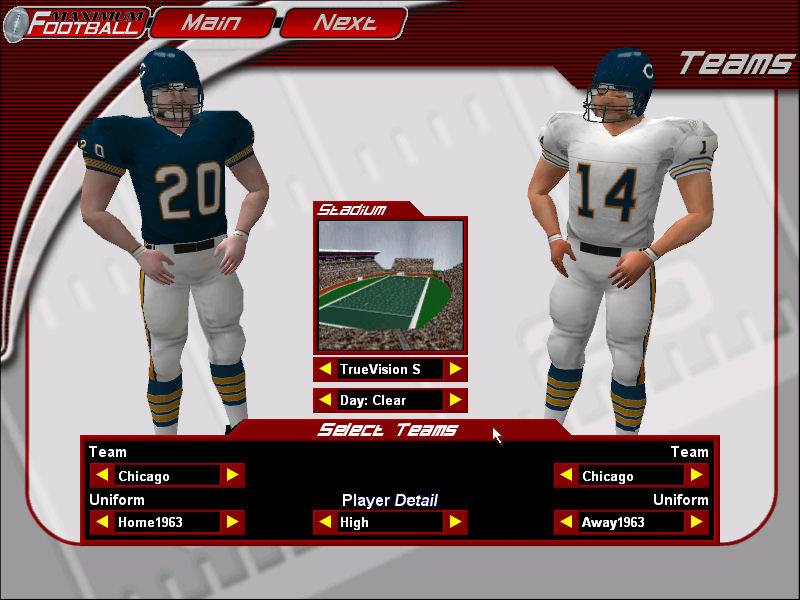The height and width of the screenshot is (600, 800).
Task: Advance weather forward from Day: Clear
Action: [455, 401]
